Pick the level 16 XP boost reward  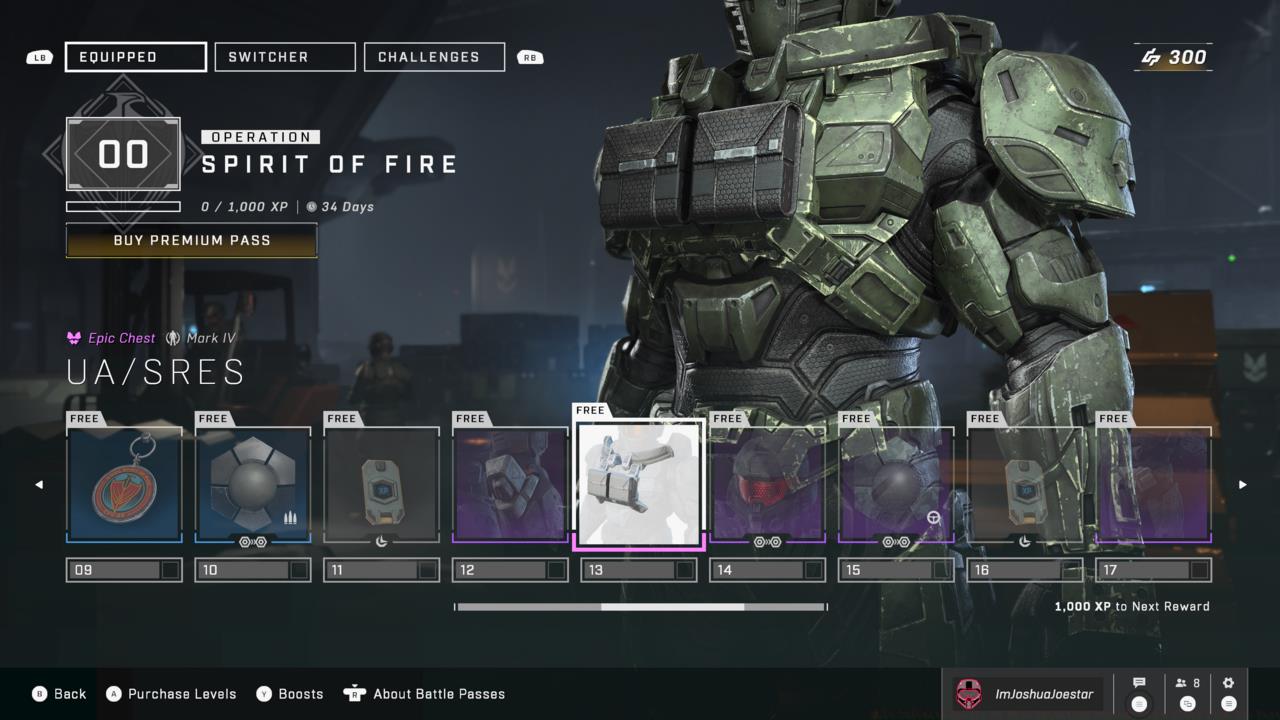(x=1025, y=485)
